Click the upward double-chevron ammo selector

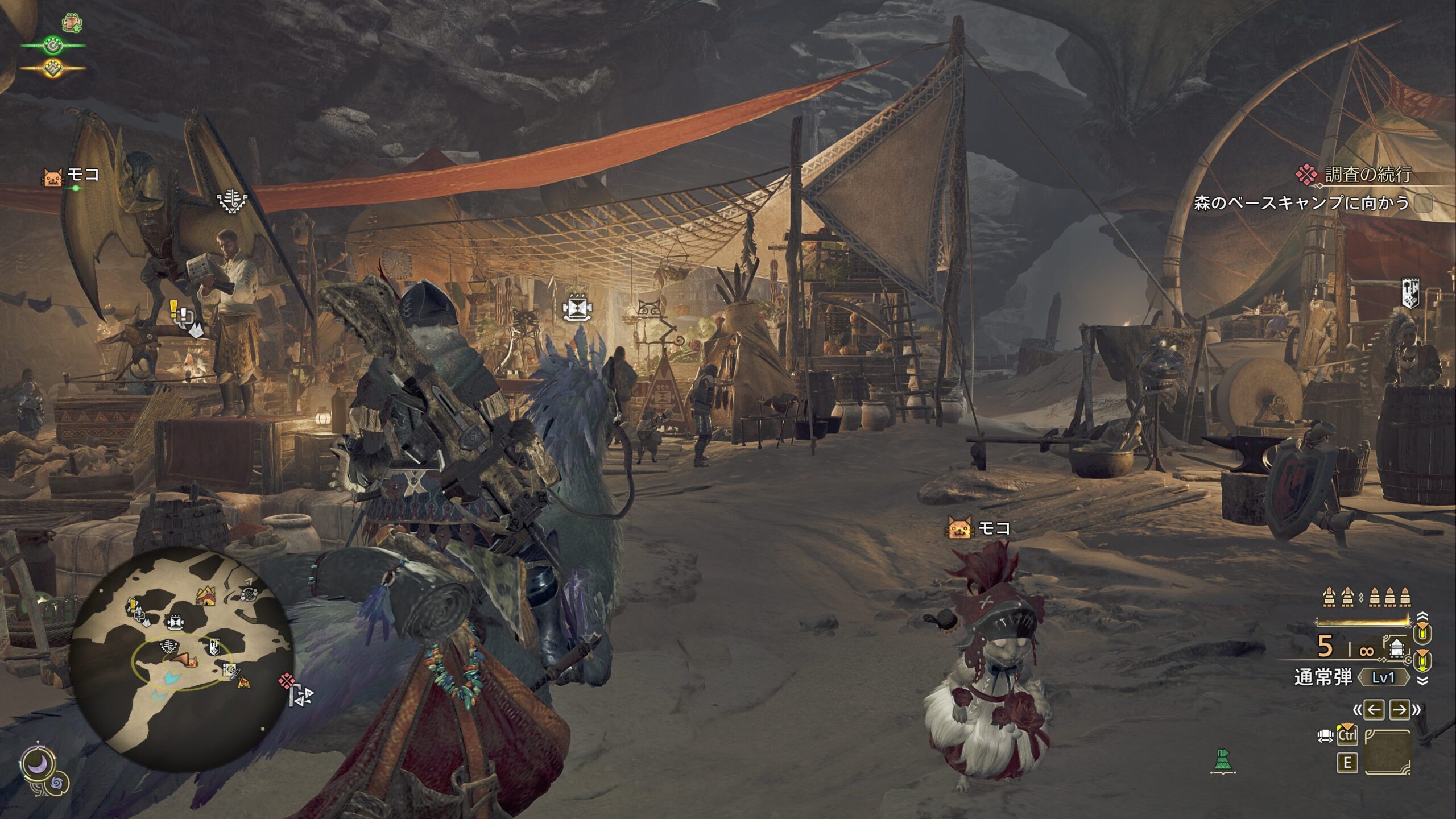[1422, 617]
